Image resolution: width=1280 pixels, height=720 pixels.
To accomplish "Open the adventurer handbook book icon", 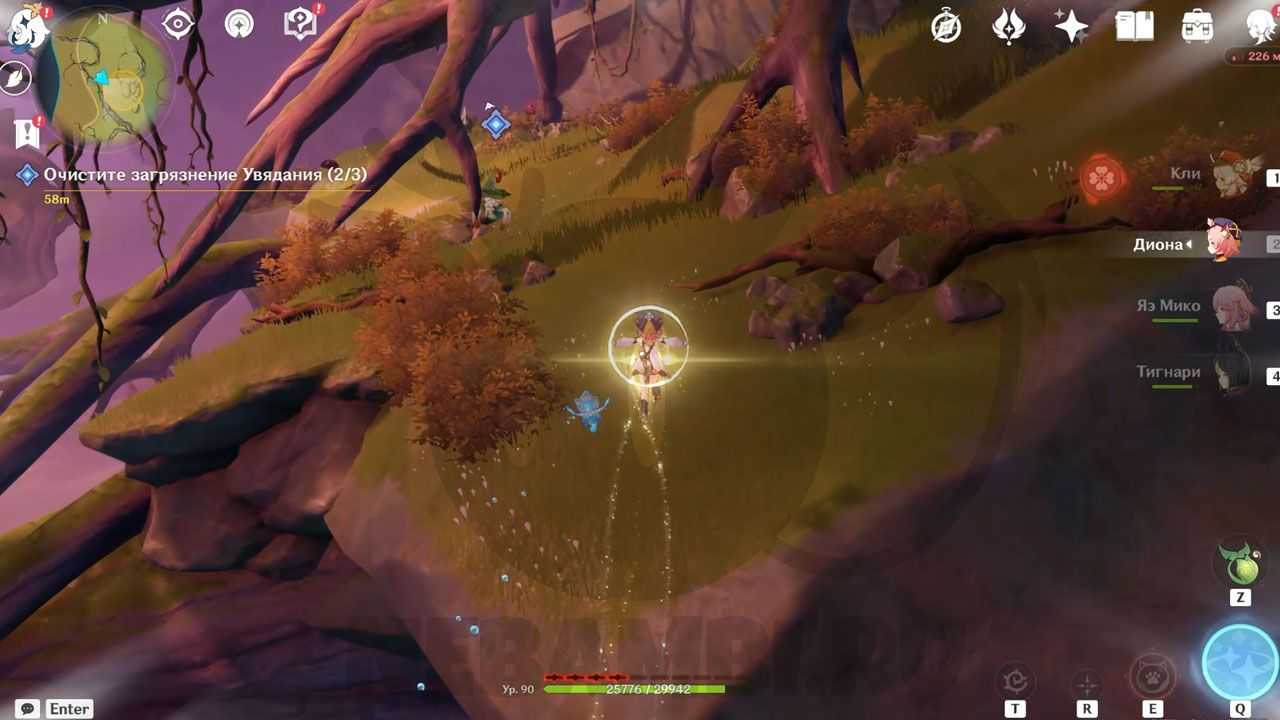I will click(1135, 27).
